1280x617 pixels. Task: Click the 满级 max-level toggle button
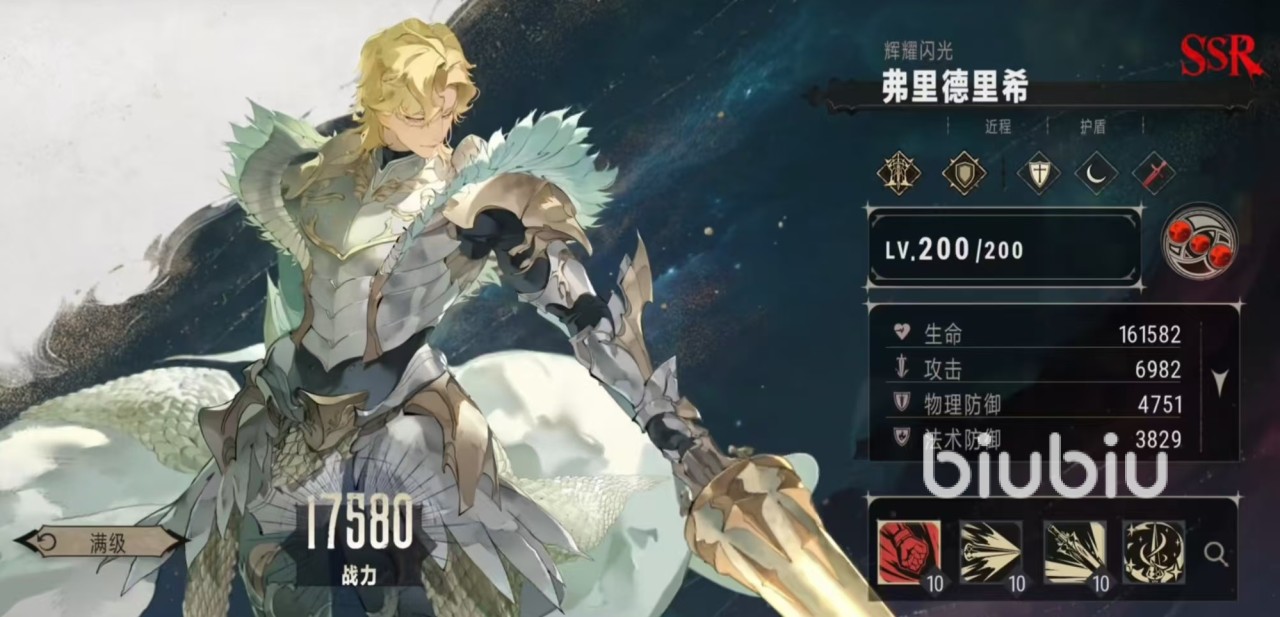[x=100, y=543]
